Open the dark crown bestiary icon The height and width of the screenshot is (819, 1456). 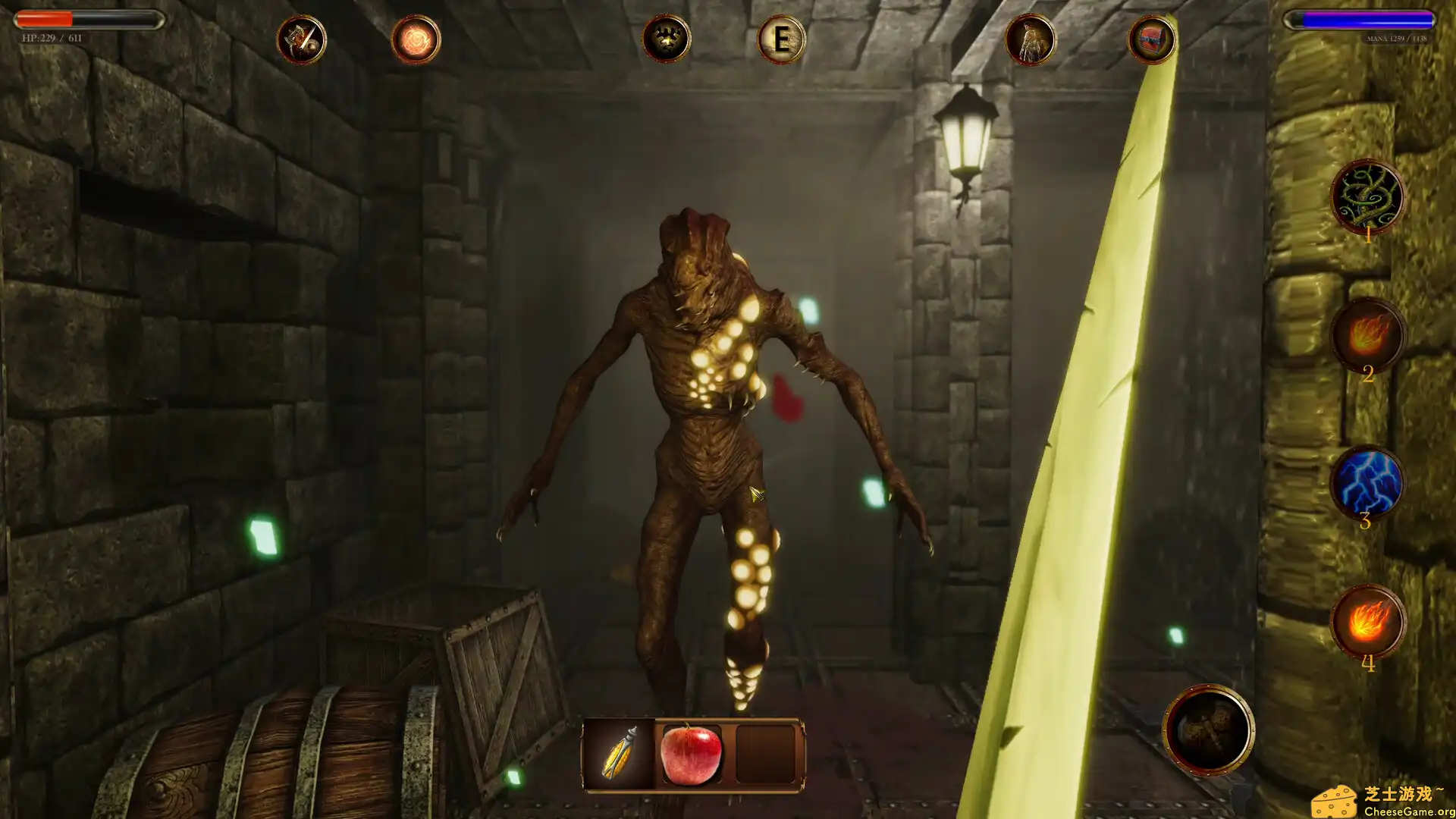pos(666,39)
